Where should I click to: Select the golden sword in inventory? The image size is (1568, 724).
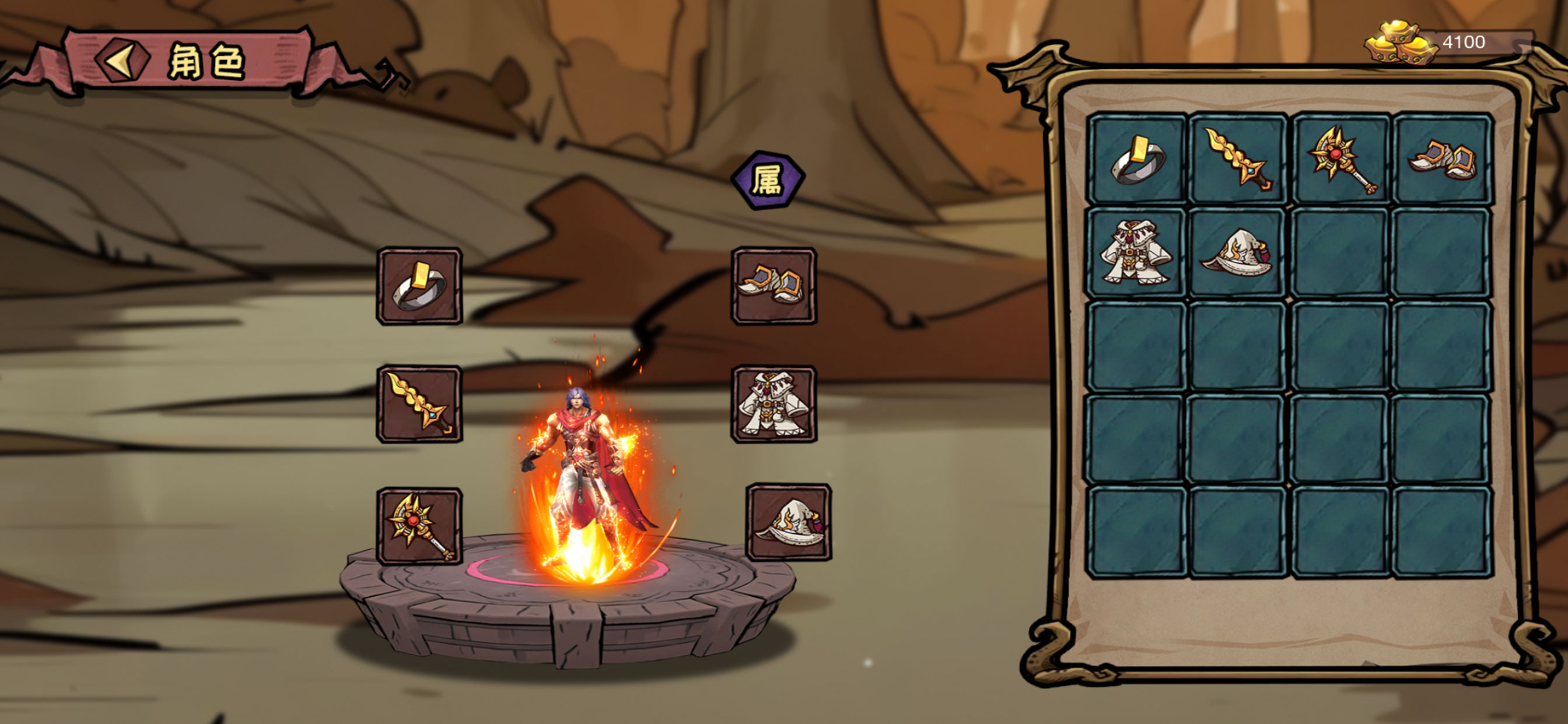(x=1237, y=159)
